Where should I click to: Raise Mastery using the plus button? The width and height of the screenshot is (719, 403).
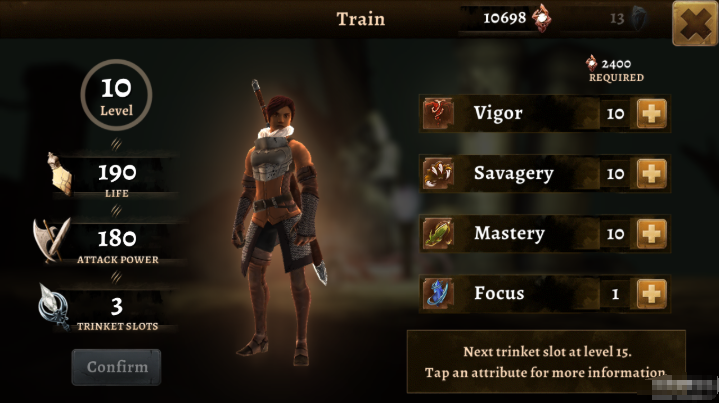click(x=652, y=234)
